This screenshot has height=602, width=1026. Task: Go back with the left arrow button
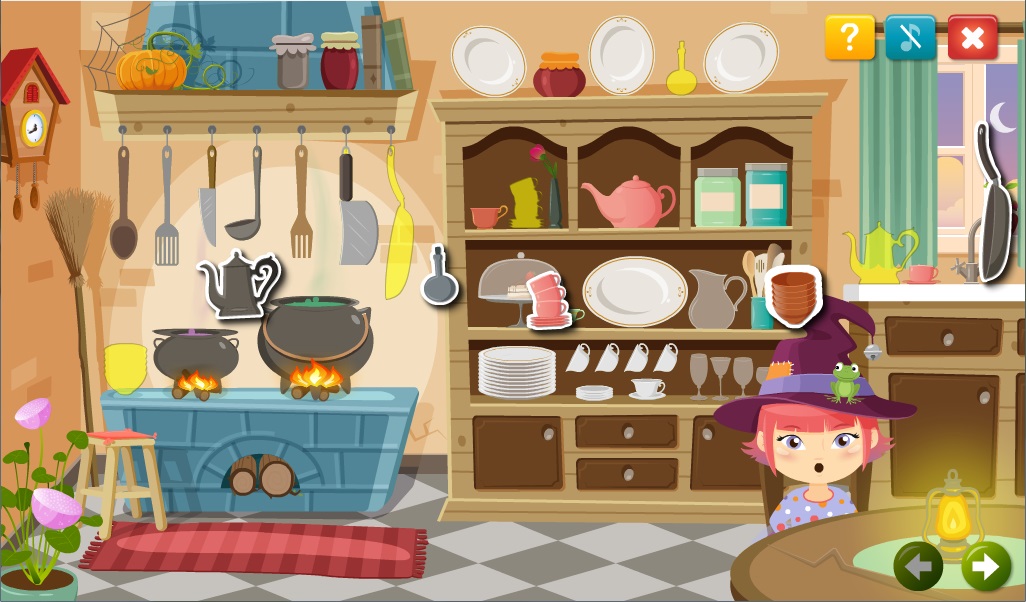[918, 567]
